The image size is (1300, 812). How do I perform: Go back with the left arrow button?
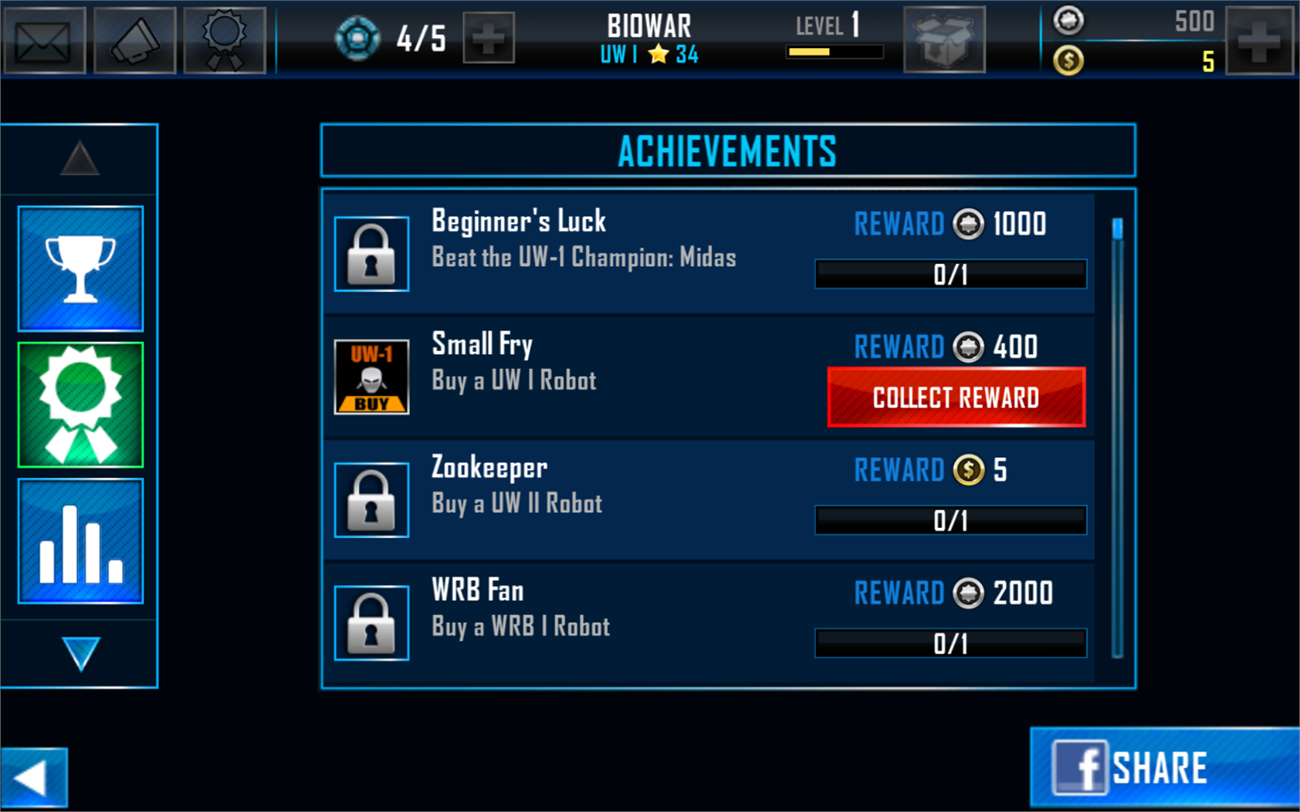click(33, 778)
